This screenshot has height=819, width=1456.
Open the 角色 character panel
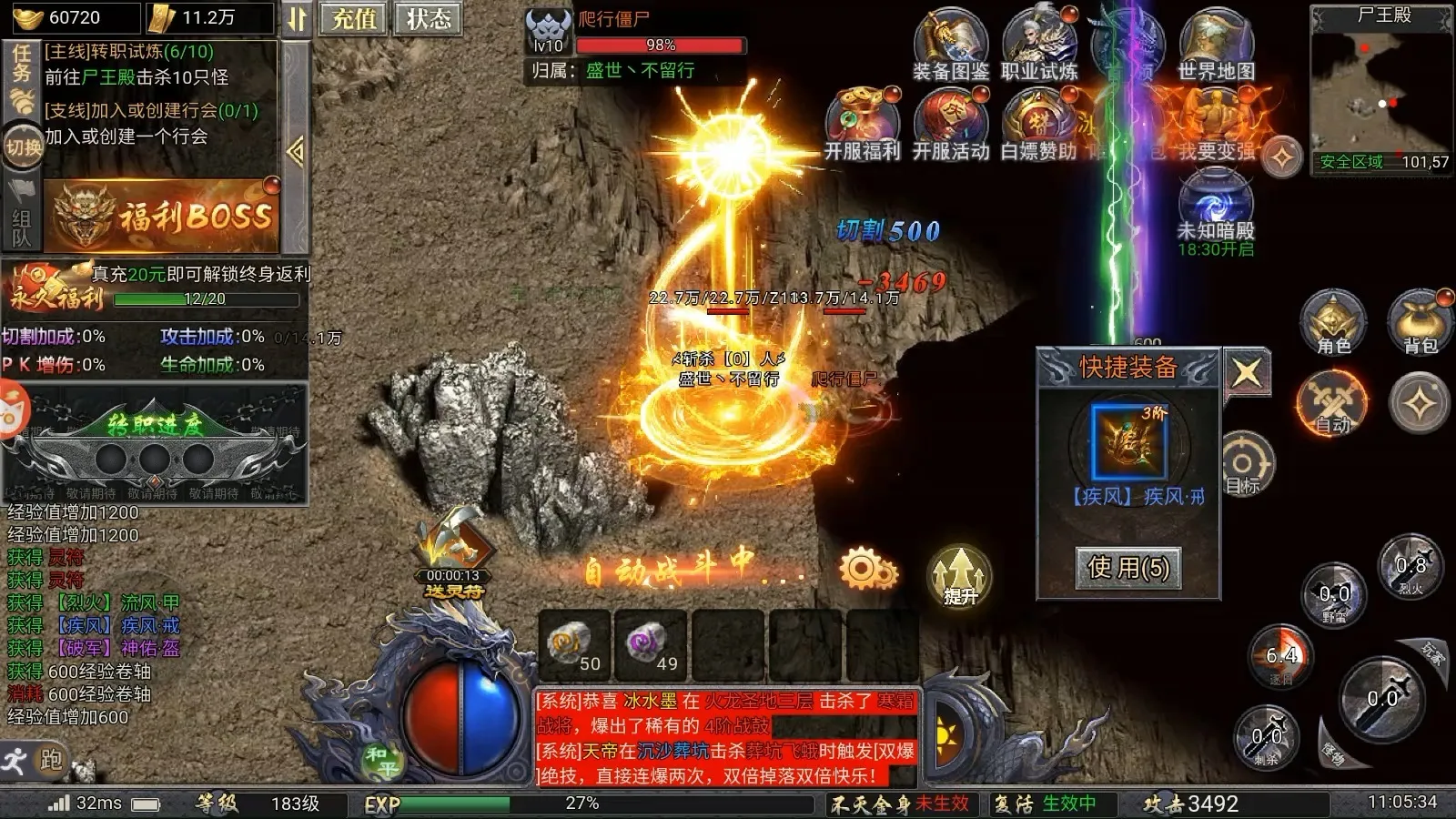(x=1331, y=323)
